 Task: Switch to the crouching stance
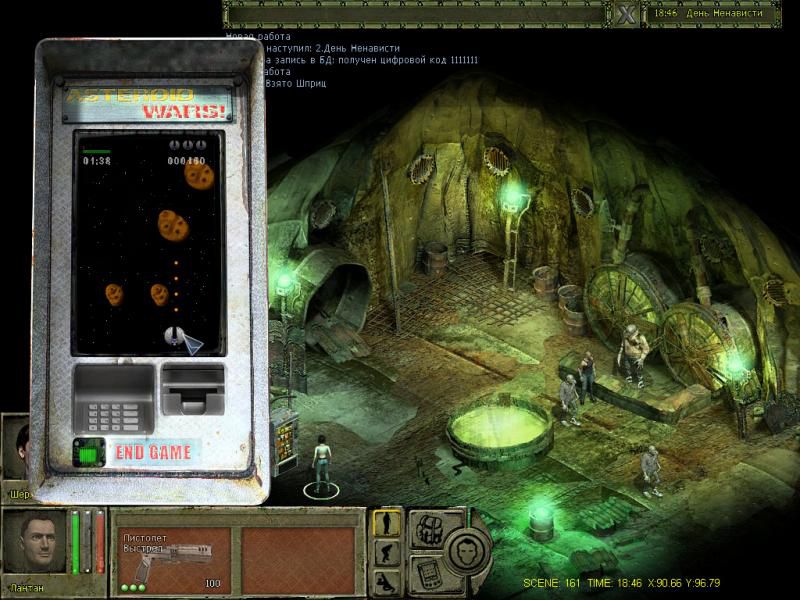pyautogui.click(x=388, y=554)
